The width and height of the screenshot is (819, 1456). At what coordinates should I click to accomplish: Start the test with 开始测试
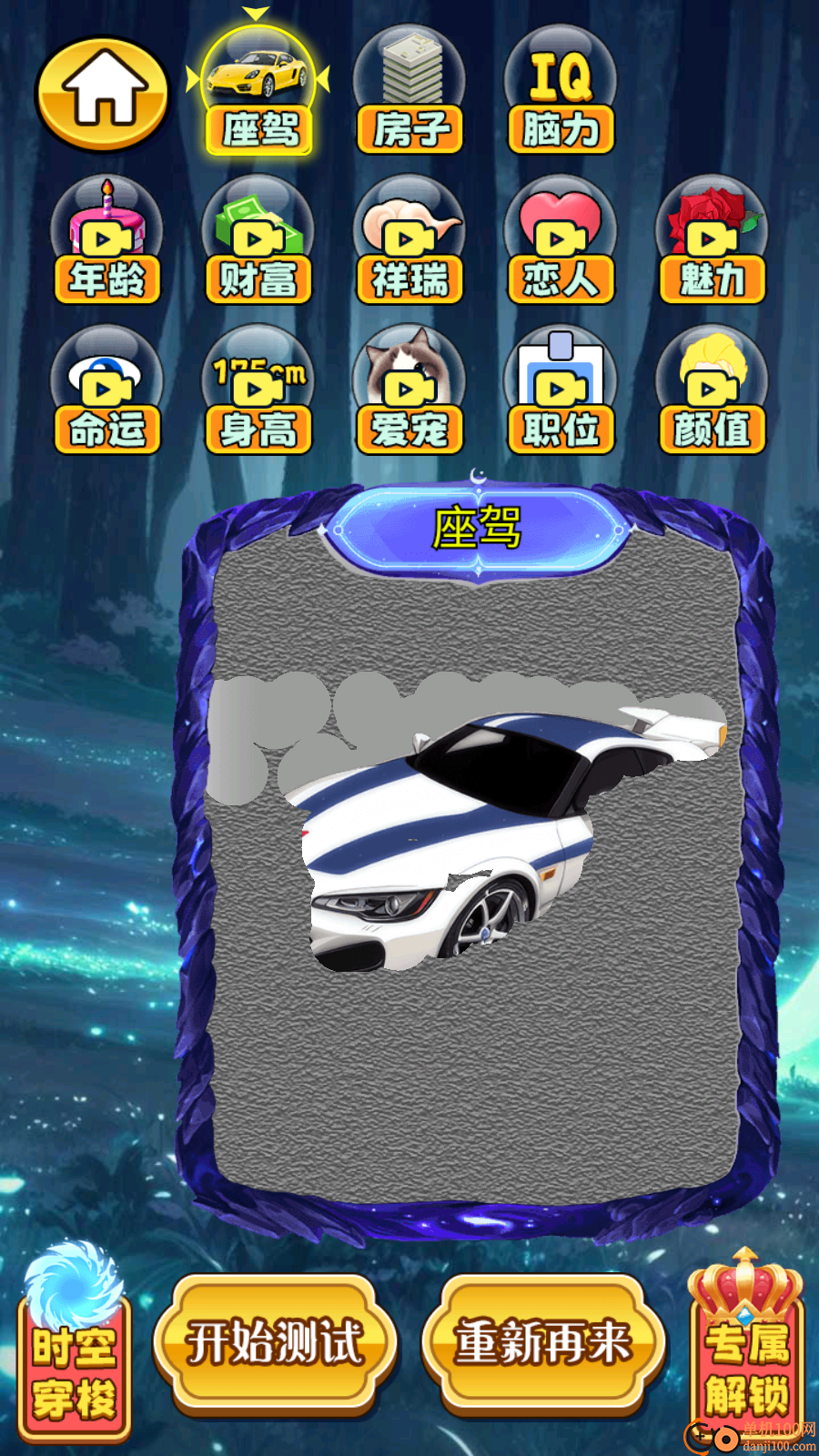coord(275,1343)
